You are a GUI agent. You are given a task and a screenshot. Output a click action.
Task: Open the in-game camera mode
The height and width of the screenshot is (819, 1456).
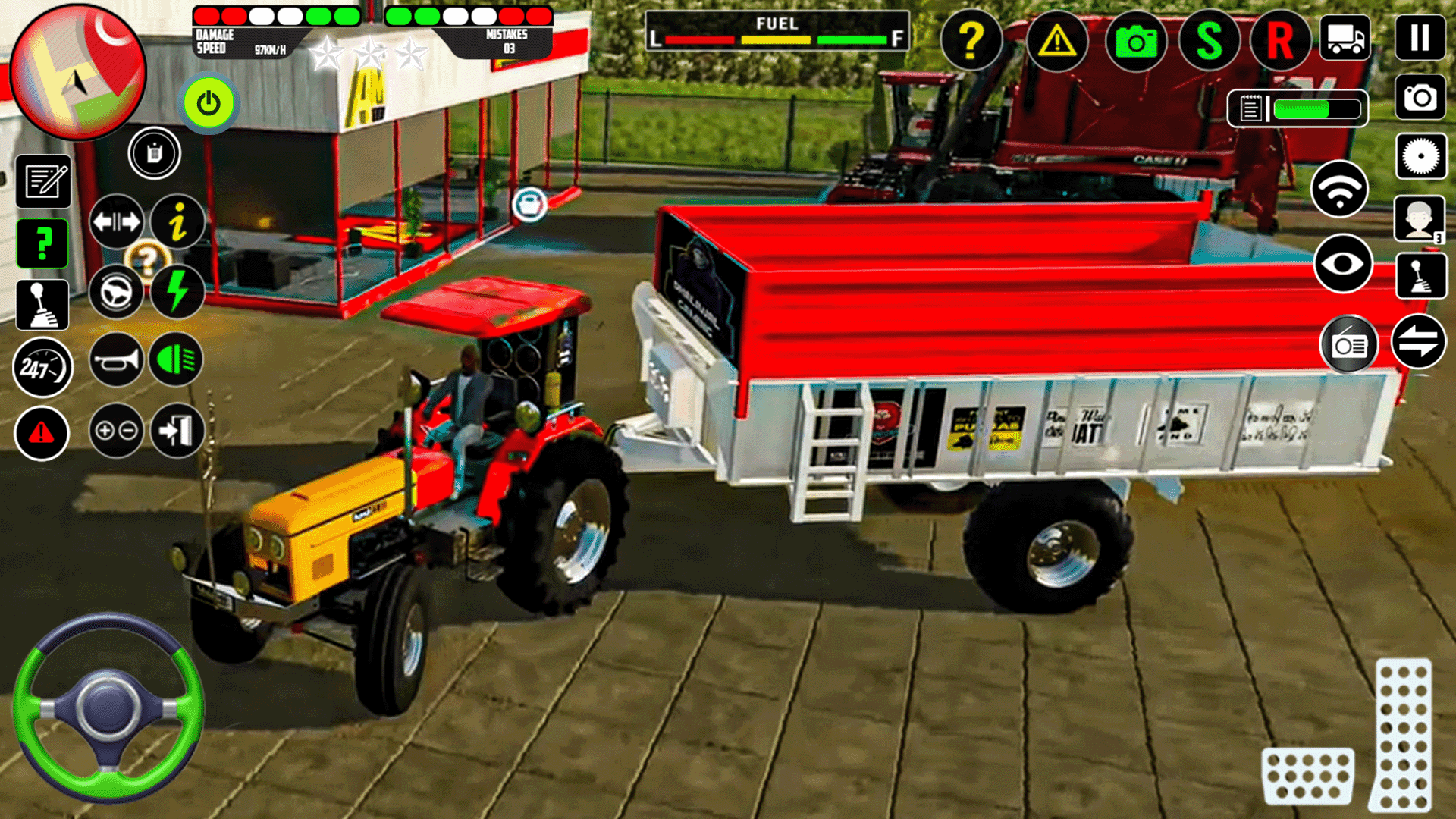[1135, 42]
